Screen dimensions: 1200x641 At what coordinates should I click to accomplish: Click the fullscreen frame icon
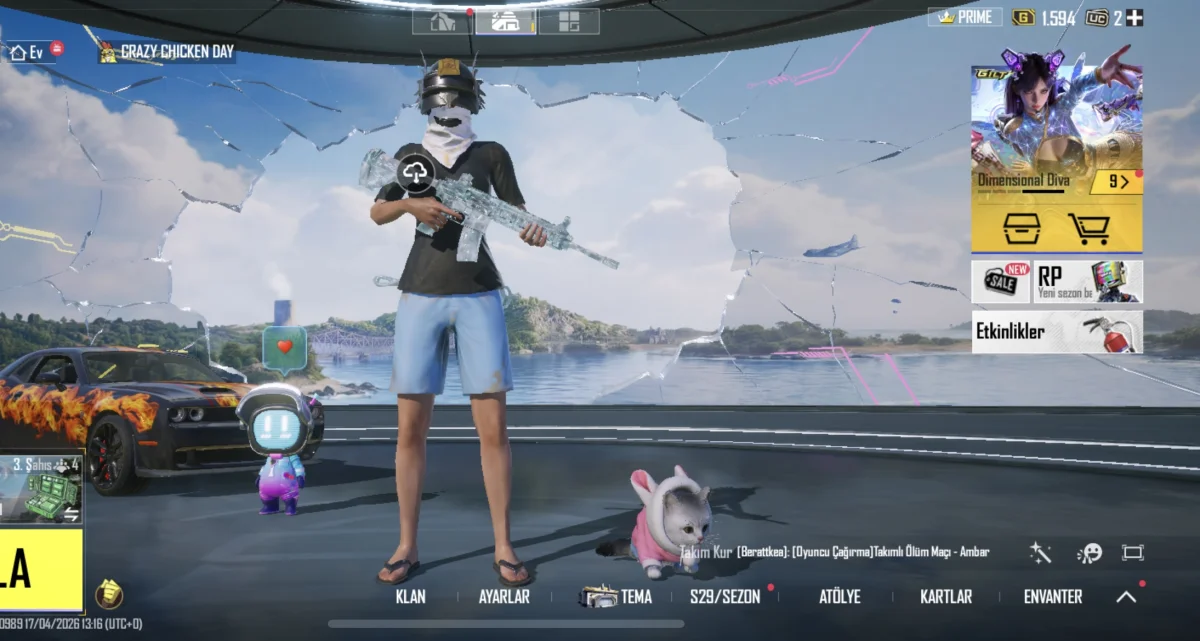(x=1132, y=552)
